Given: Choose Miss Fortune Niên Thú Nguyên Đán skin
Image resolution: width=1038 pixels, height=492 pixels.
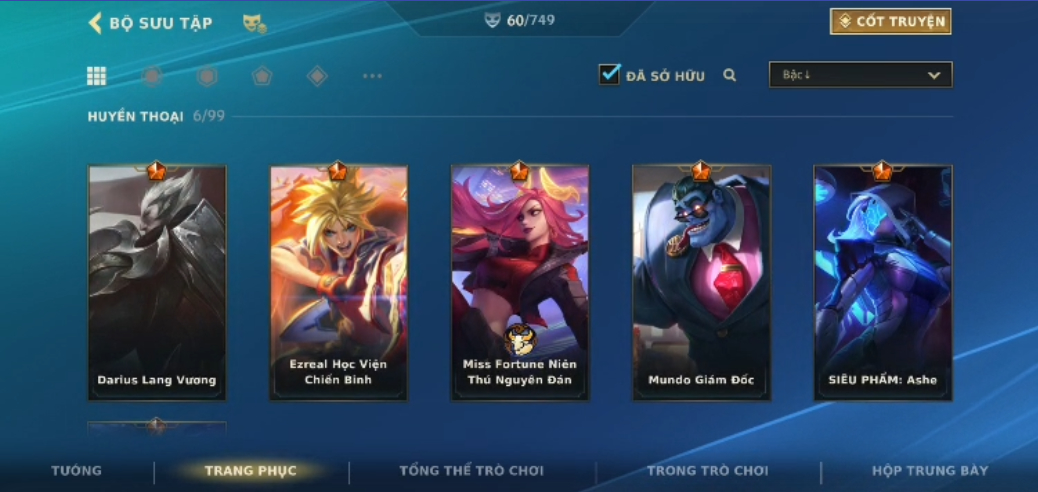Looking at the screenshot, I should (520, 283).
